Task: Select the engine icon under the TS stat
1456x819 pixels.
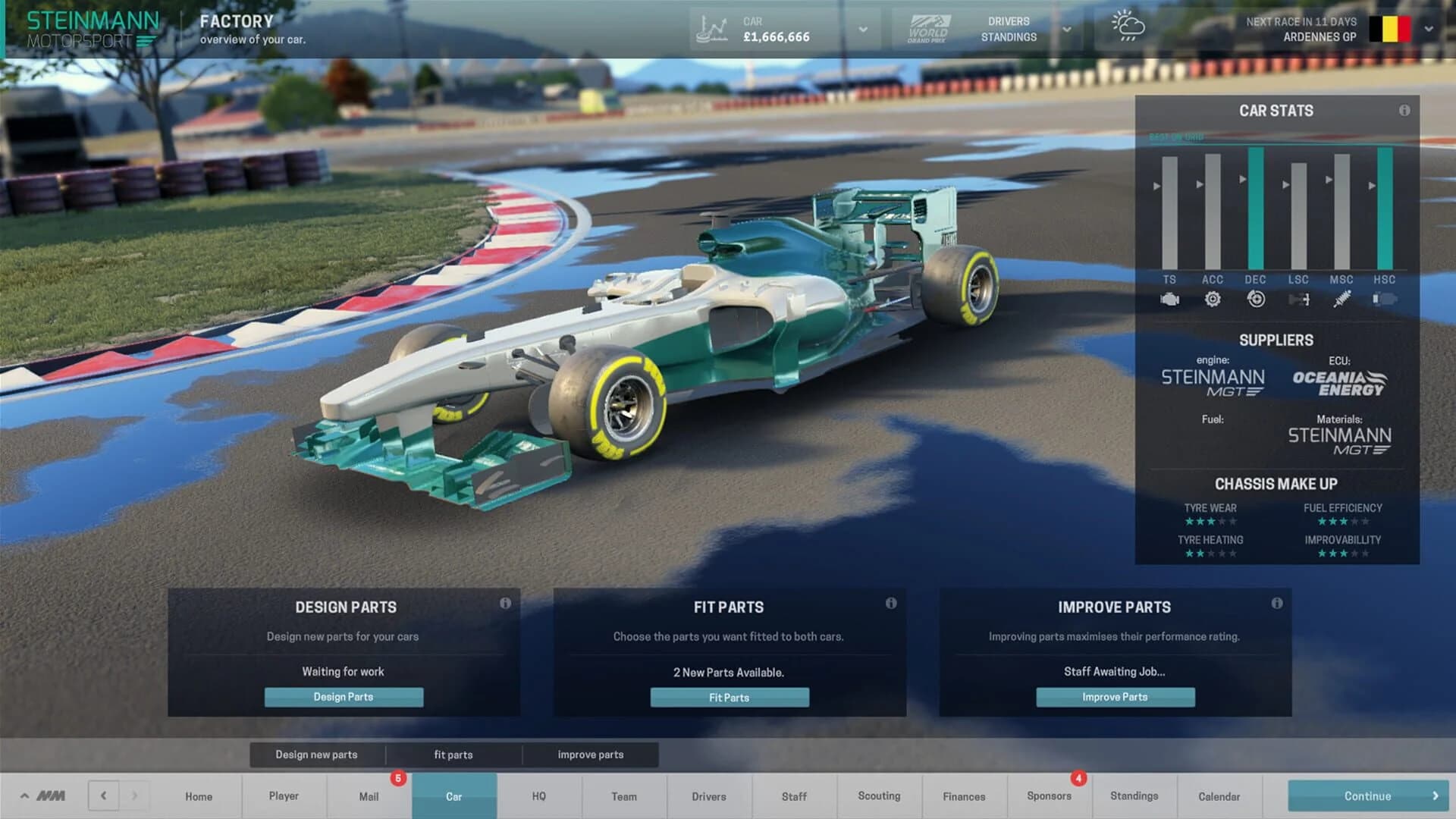Action: pos(1170,300)
